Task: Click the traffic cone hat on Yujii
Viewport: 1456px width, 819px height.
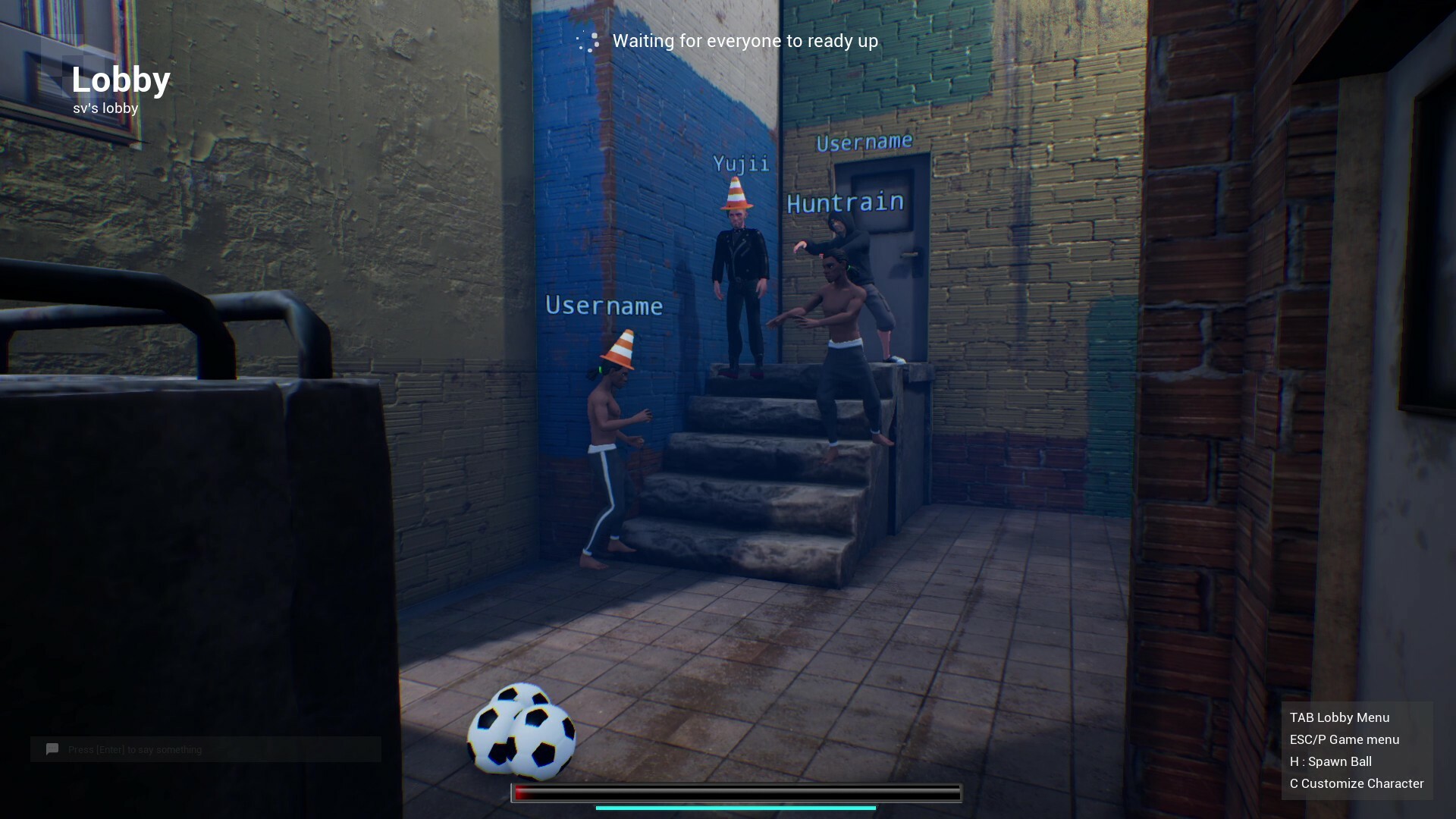Action: coord(736,194)
